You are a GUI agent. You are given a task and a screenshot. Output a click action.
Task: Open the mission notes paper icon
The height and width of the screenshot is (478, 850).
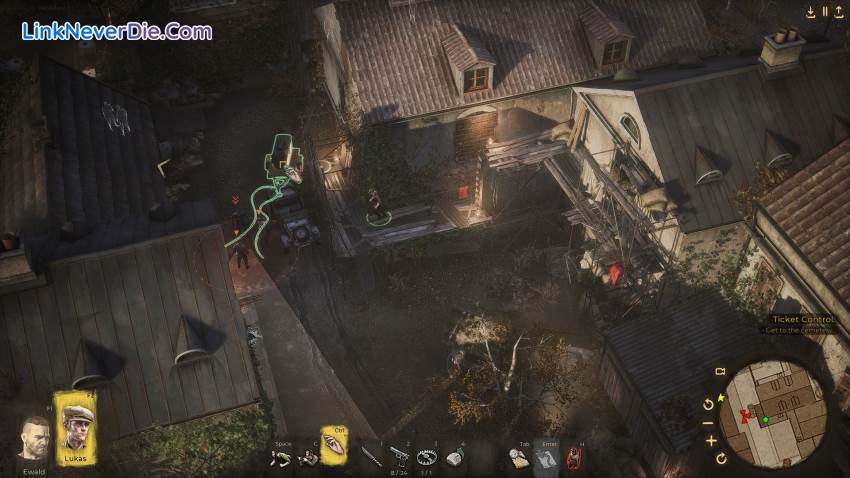[547, 457]
